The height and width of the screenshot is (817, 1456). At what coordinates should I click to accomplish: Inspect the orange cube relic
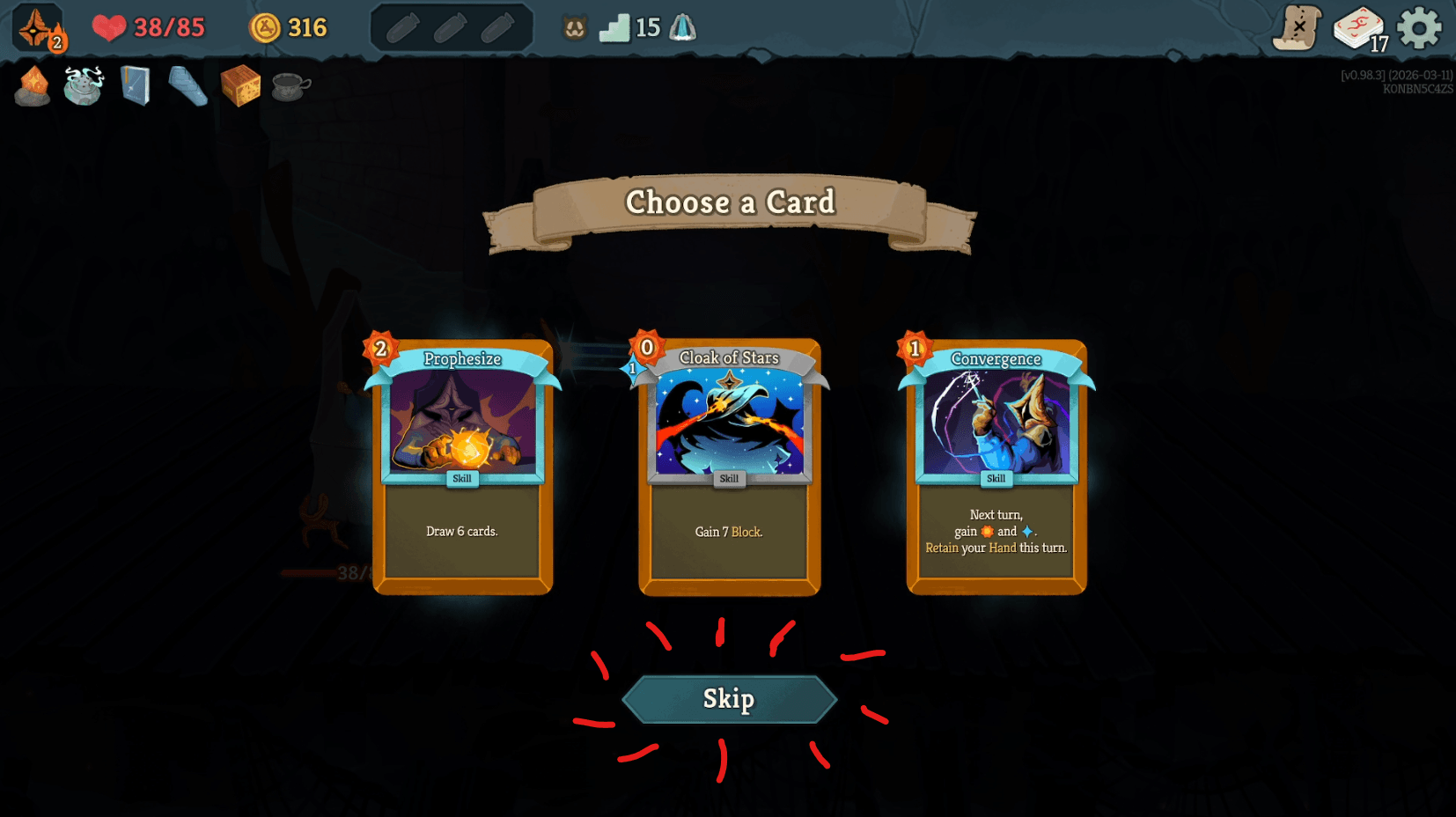pos(240,86)
